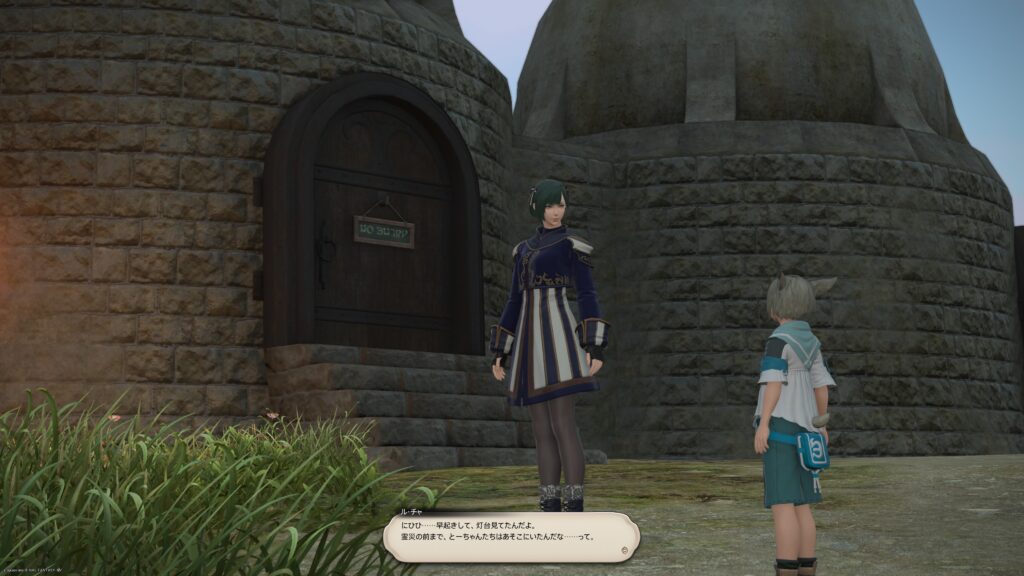Click ル・チャ's dialogue box to continue

[x=510, y=537]
